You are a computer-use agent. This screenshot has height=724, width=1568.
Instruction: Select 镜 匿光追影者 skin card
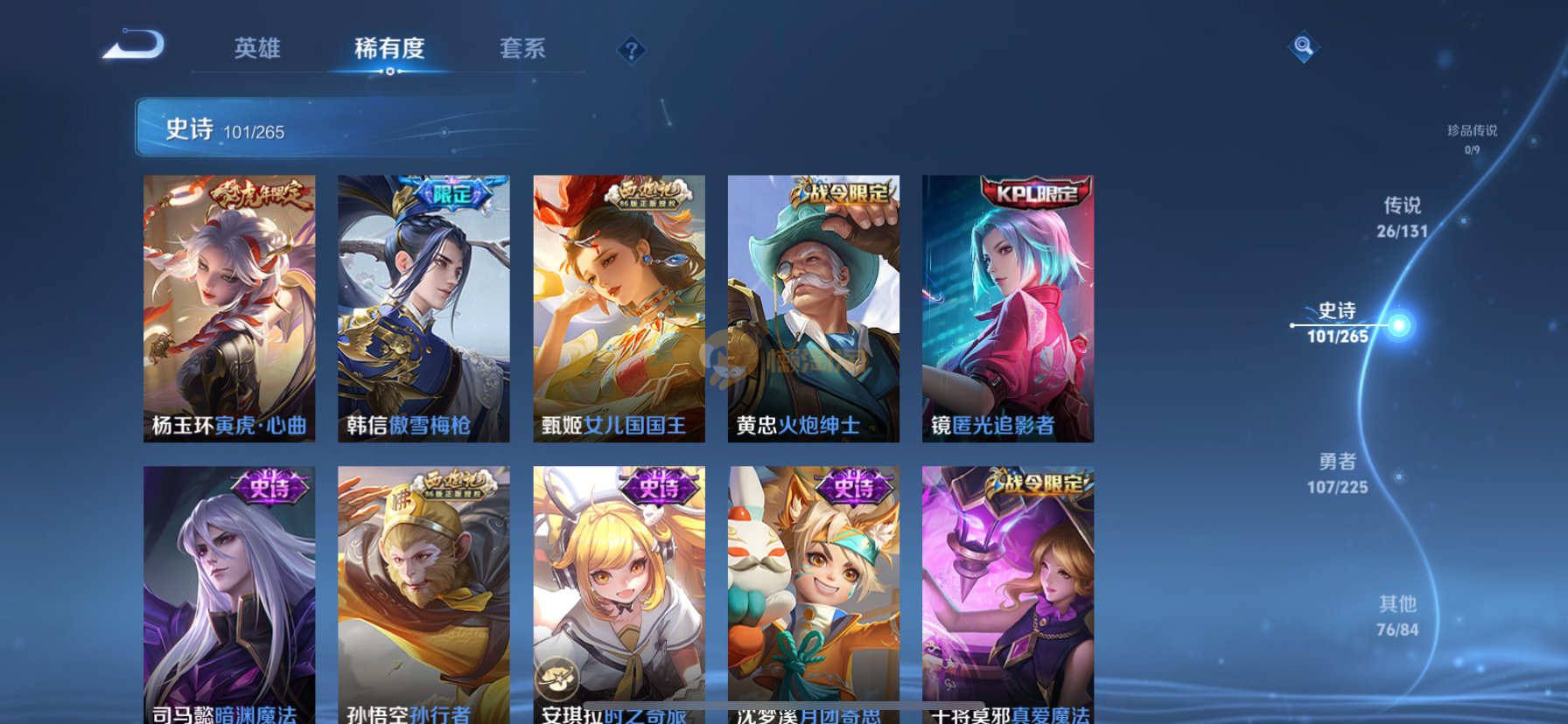coord(1007,308)
